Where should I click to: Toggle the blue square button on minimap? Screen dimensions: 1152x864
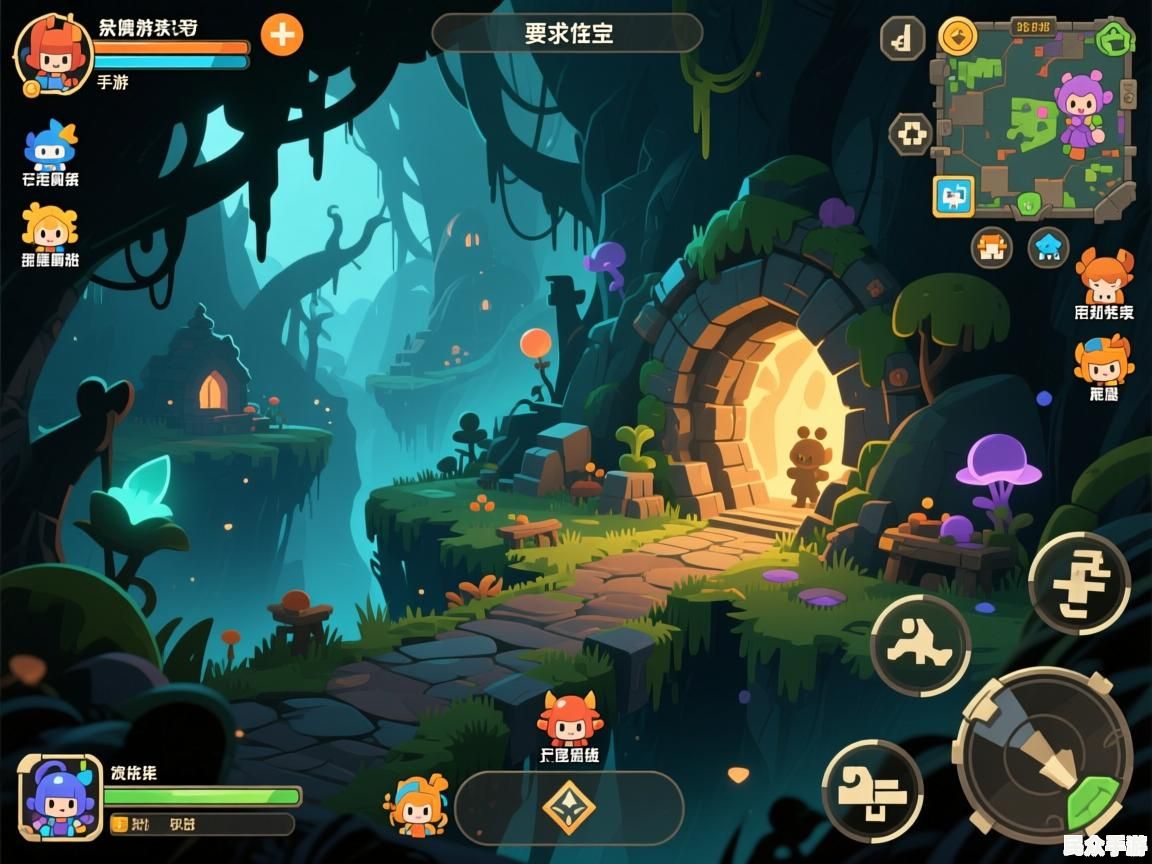pyautogui.click(x=954, y=196)
